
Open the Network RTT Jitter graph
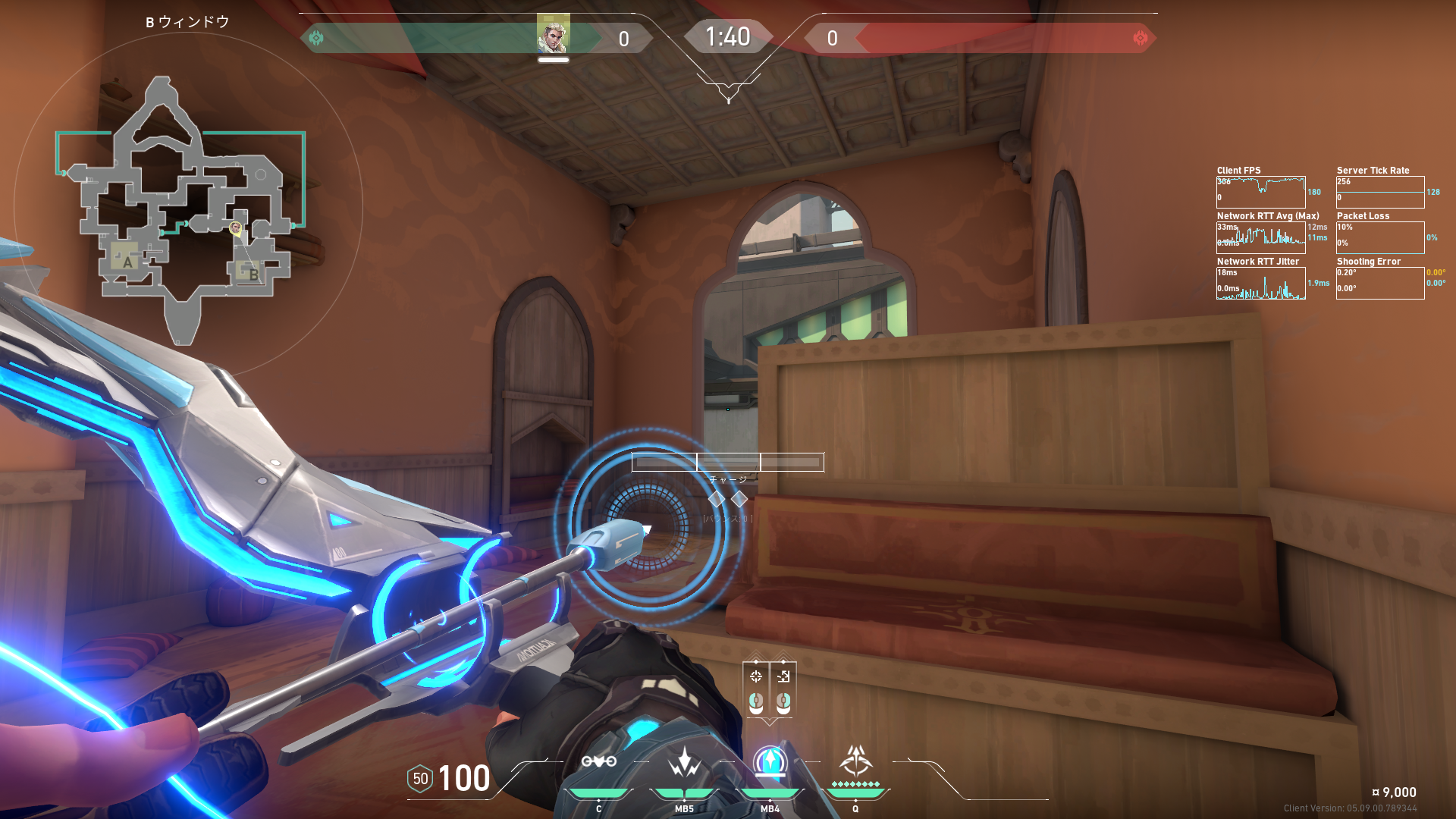coord(1260,283)
